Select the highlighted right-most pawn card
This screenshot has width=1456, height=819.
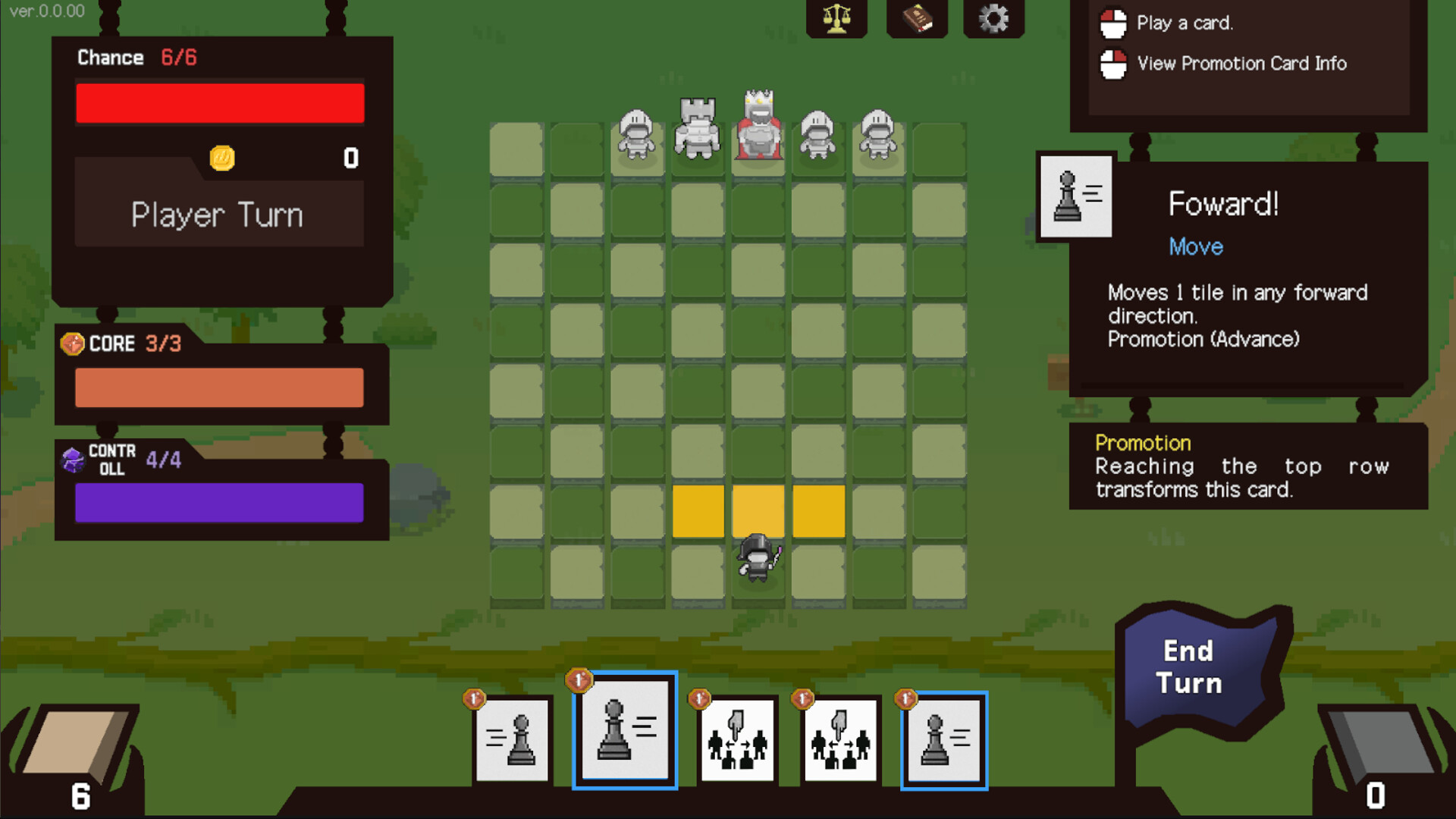(x=943, y=742)
